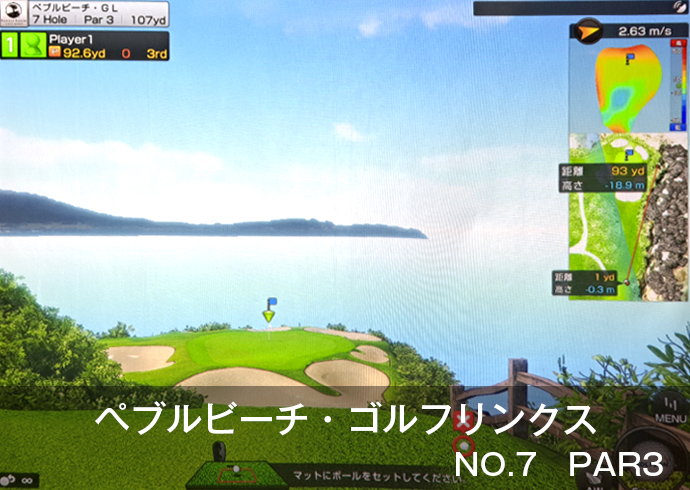Screen dimensions: 690x490
Task: Select the hole overview course map
Action: (x=628, y=217)
